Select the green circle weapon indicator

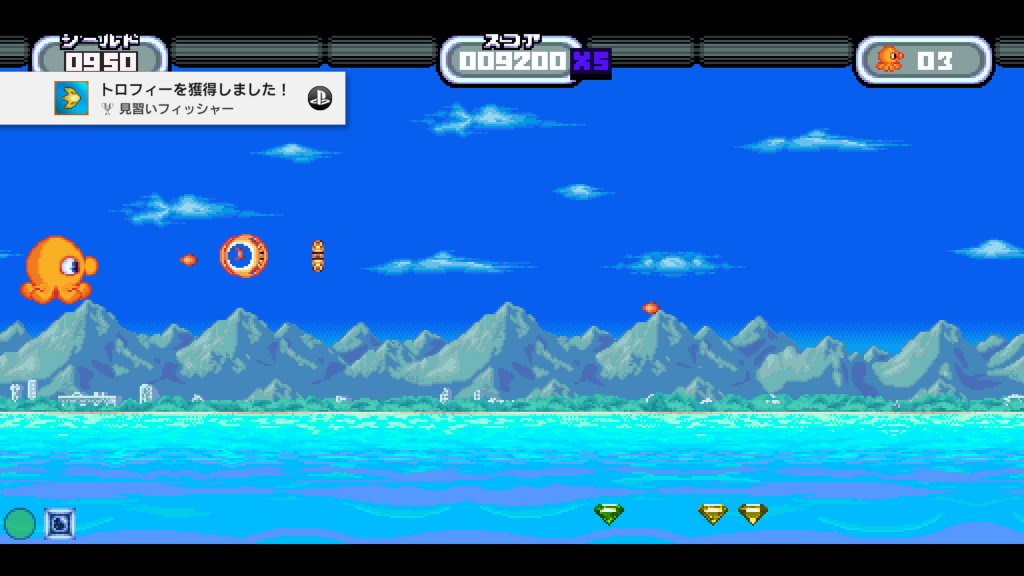tap(20, 523)
